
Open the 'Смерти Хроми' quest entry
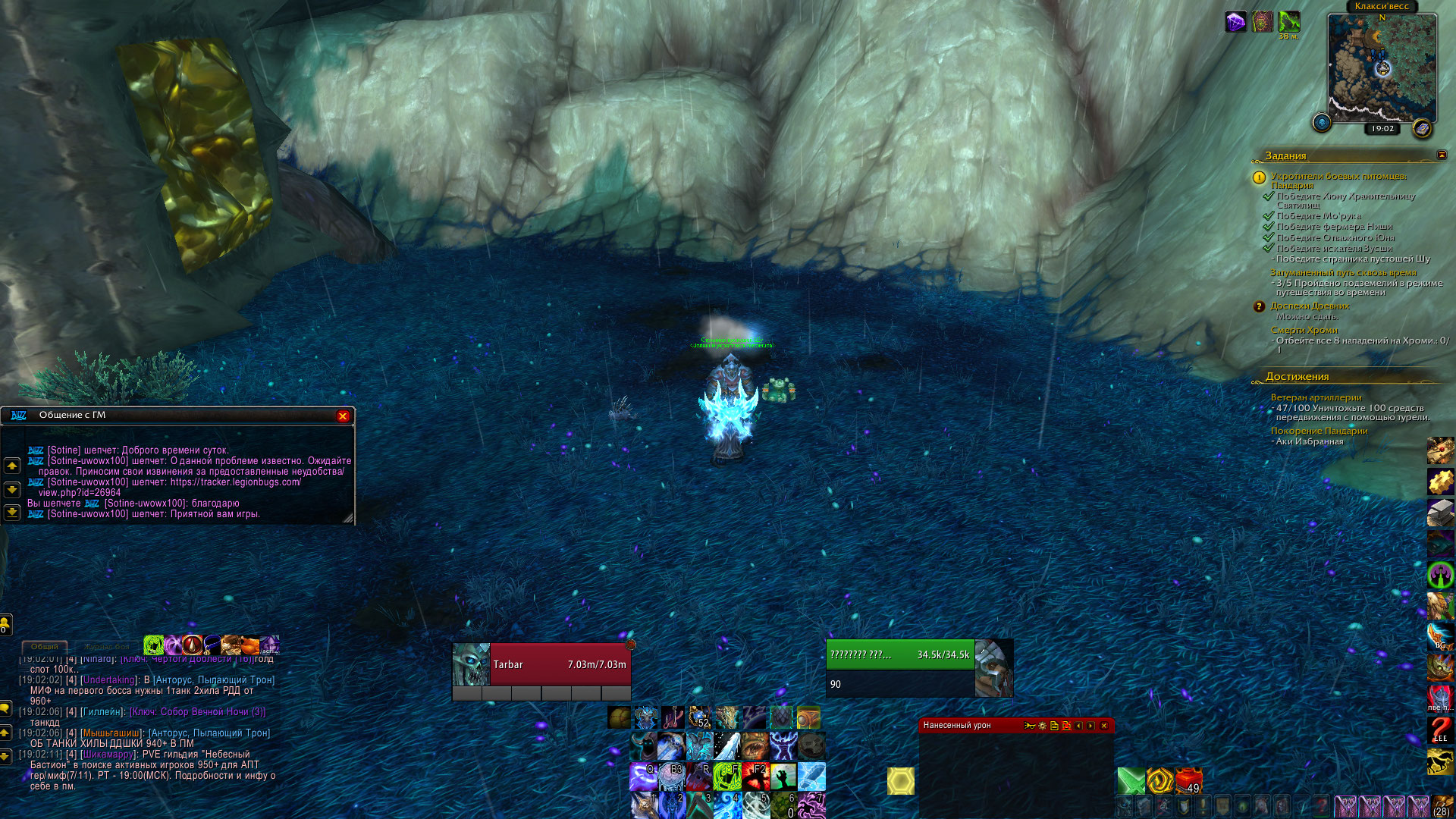1304,331
